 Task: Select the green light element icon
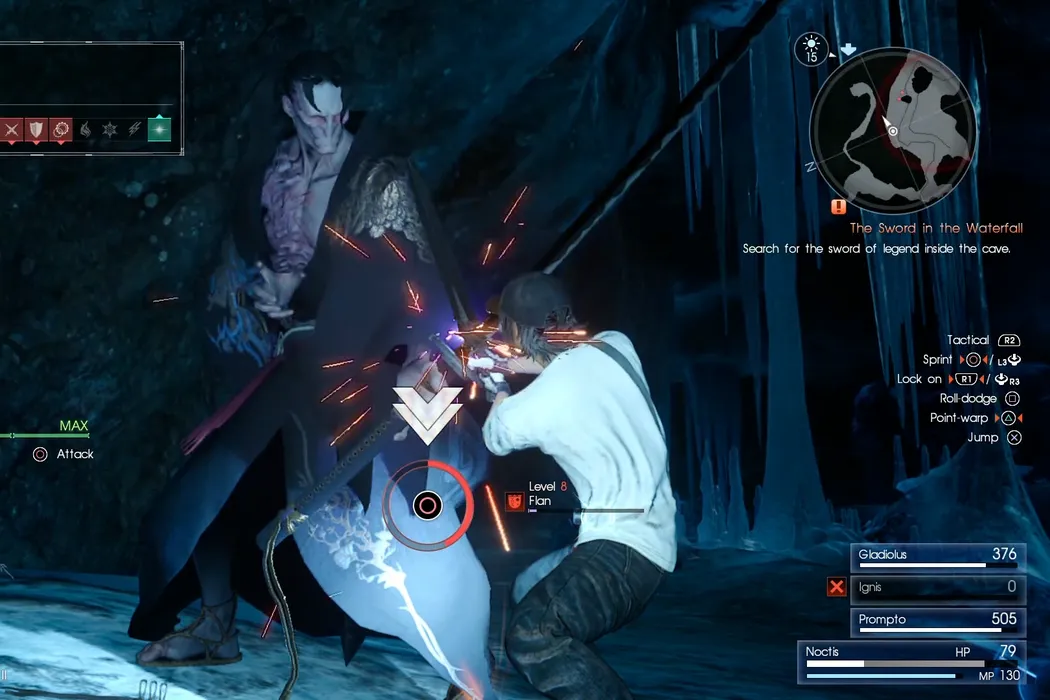[x=159, y=129]
